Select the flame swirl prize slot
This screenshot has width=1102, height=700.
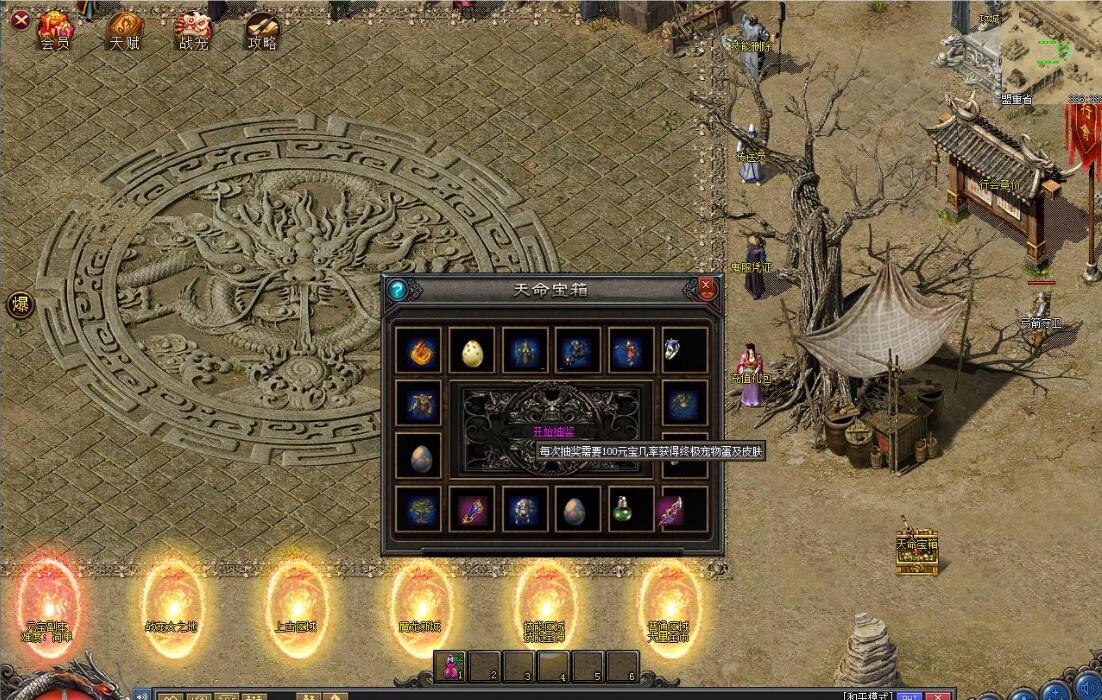[418, 351]
